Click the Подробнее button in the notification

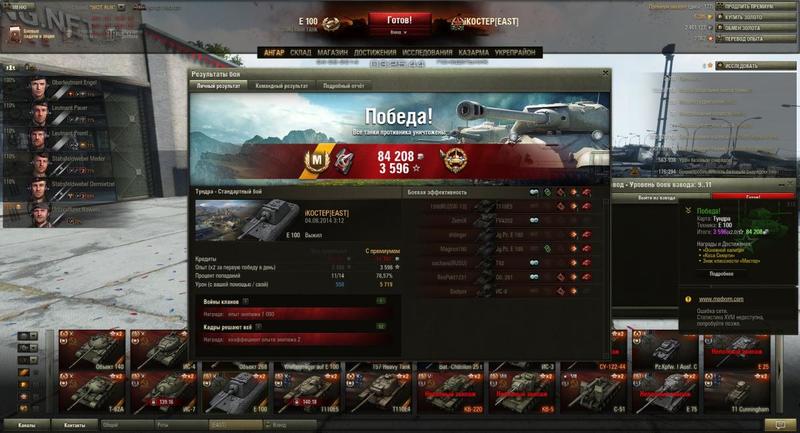click(x=721, y=273)
